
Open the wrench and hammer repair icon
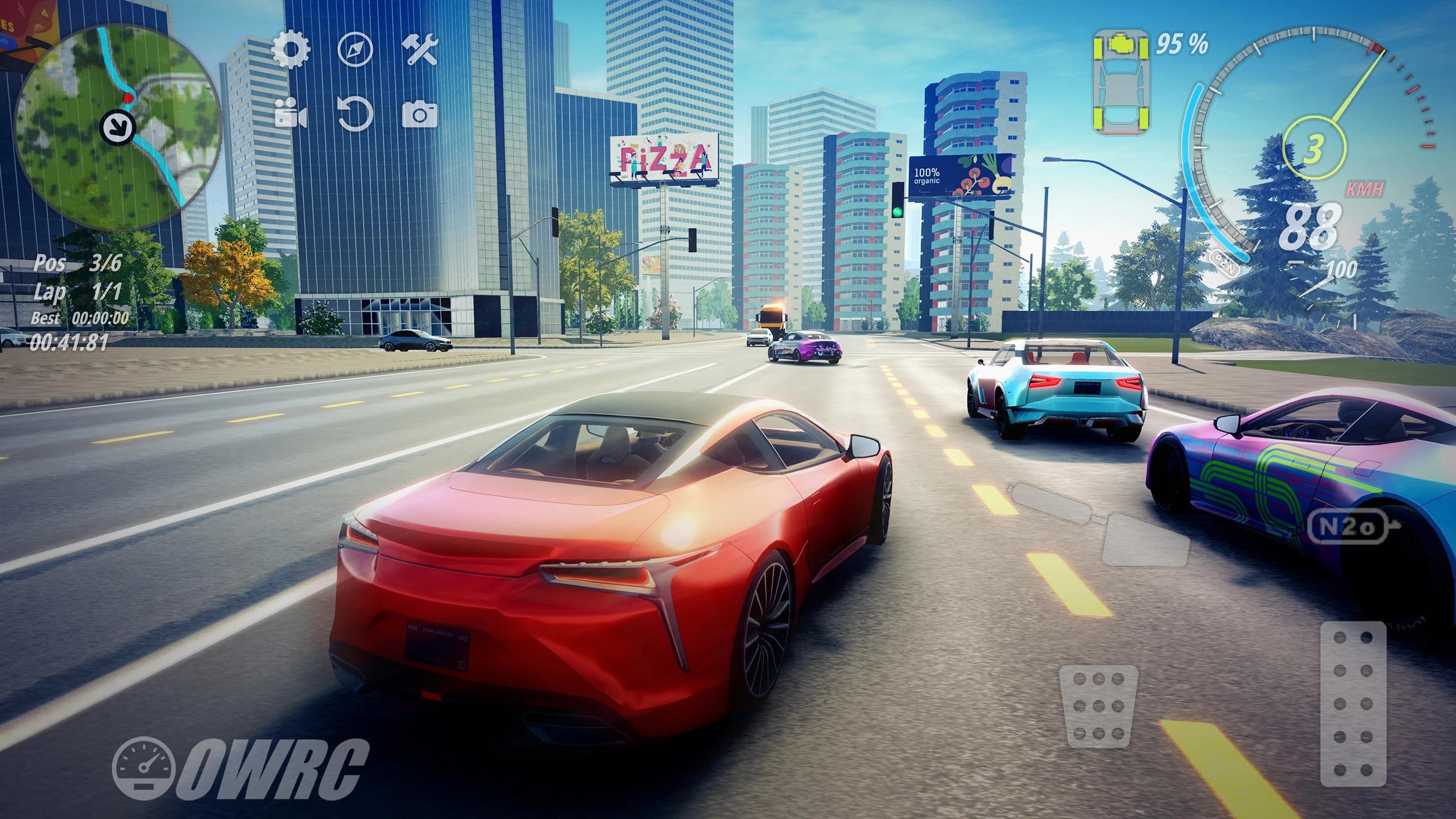point(420,49)
